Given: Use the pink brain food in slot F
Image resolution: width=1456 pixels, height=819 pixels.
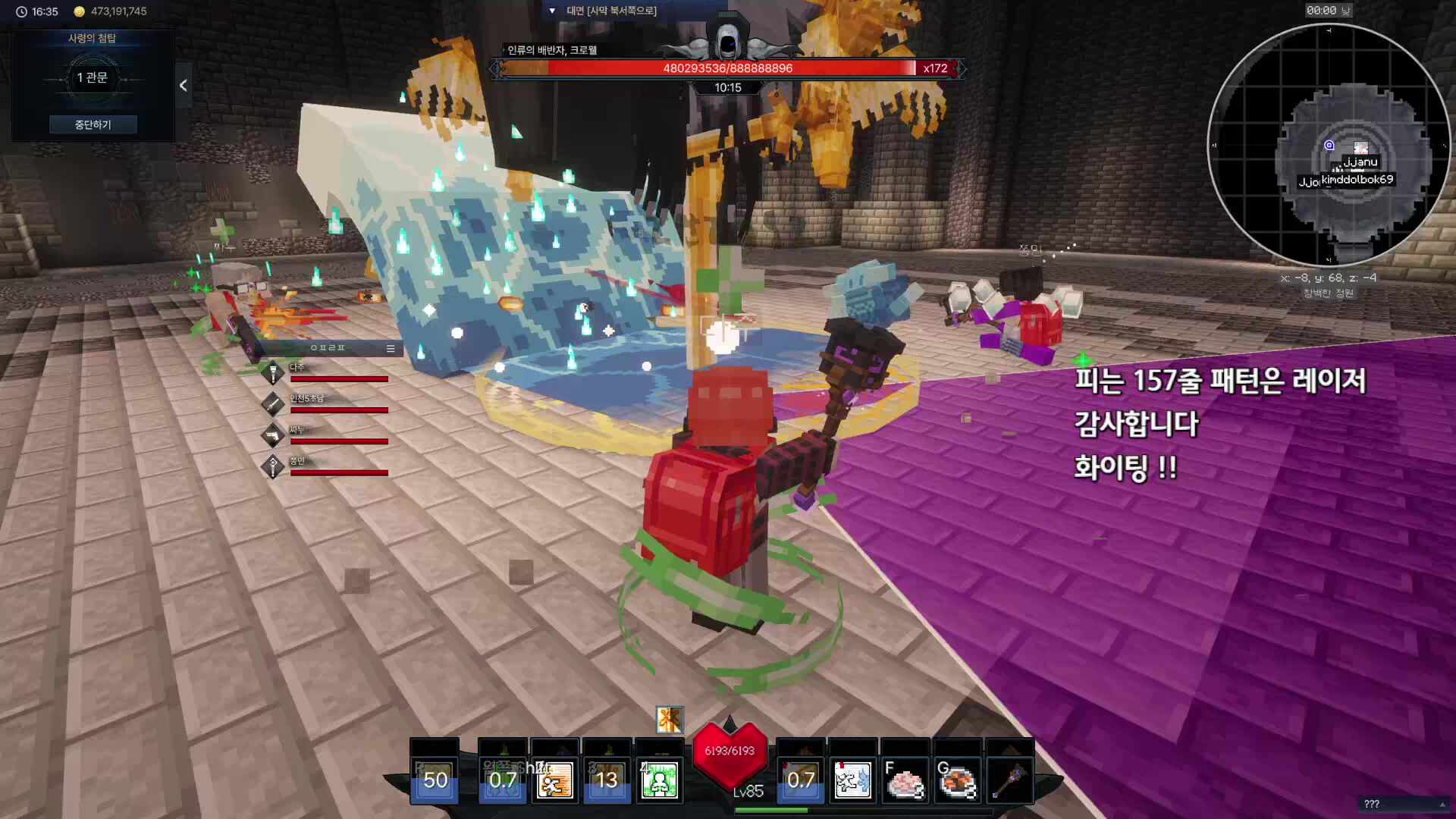Looking at the screenshot, I should point(904,780).
